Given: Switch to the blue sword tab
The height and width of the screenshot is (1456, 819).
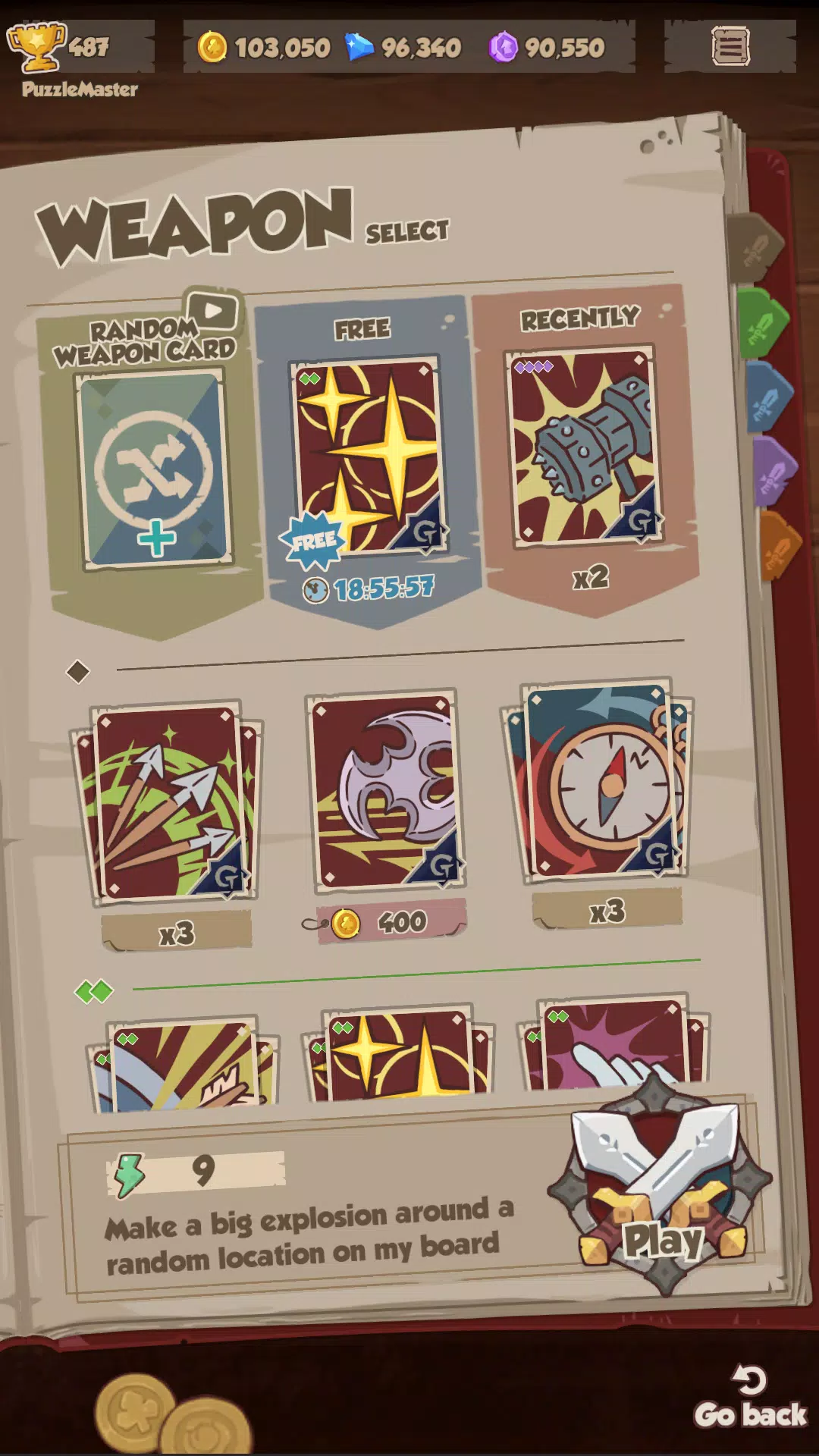Looking at the screenshot, I should pos(769,399).
